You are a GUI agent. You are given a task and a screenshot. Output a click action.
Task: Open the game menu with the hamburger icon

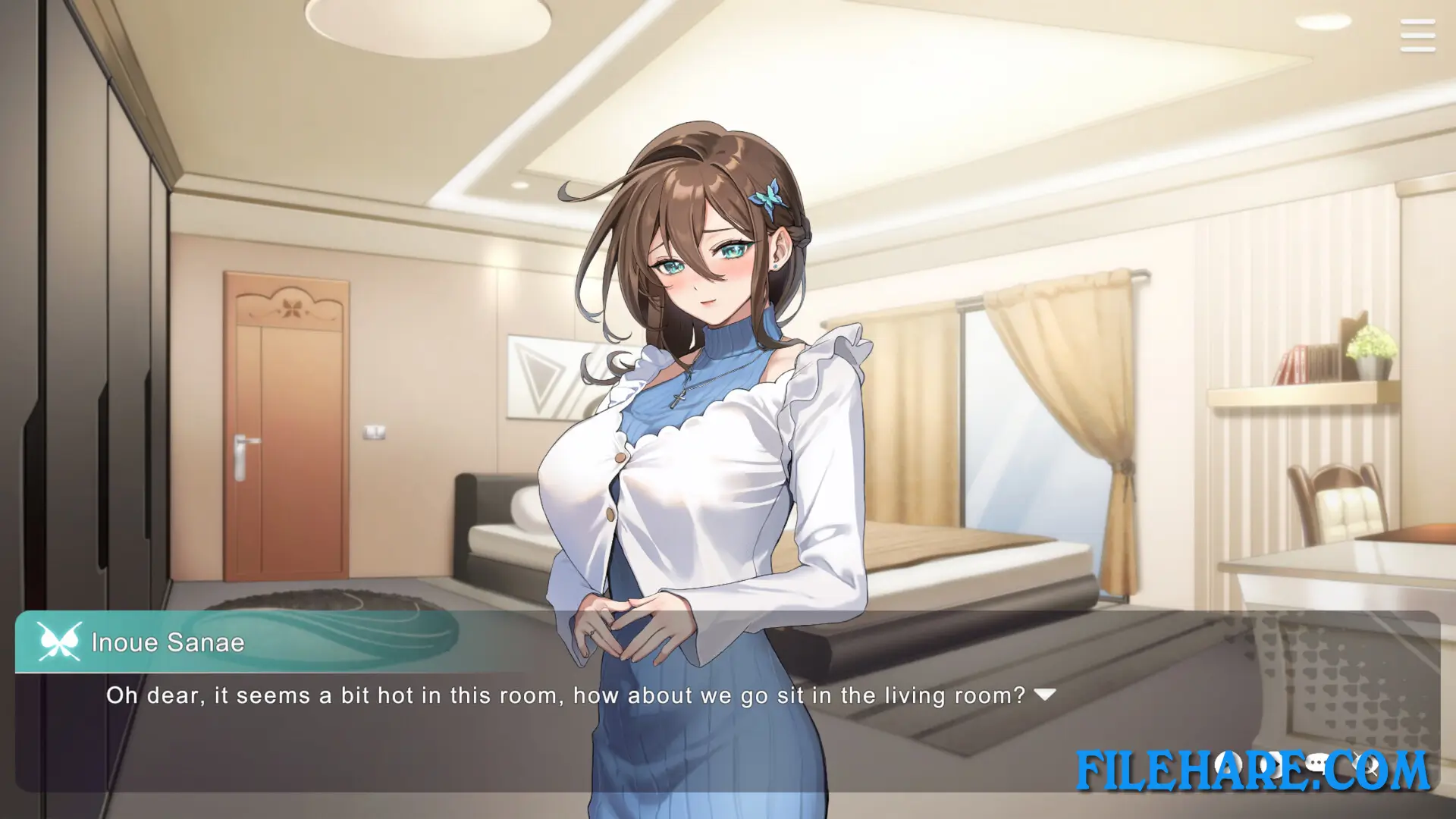click(x=1417, y=36)
